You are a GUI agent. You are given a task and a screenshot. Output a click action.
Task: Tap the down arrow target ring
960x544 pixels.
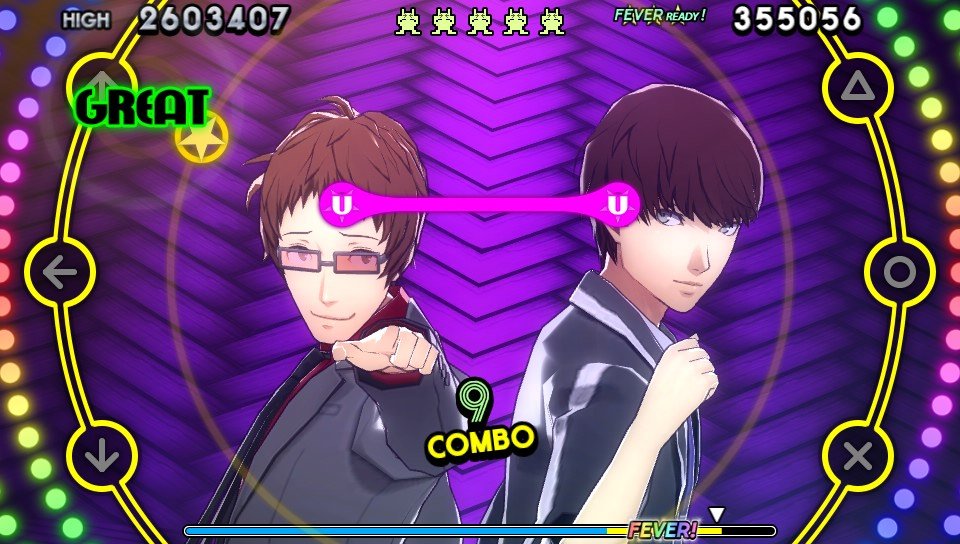(x=101, y=456)
